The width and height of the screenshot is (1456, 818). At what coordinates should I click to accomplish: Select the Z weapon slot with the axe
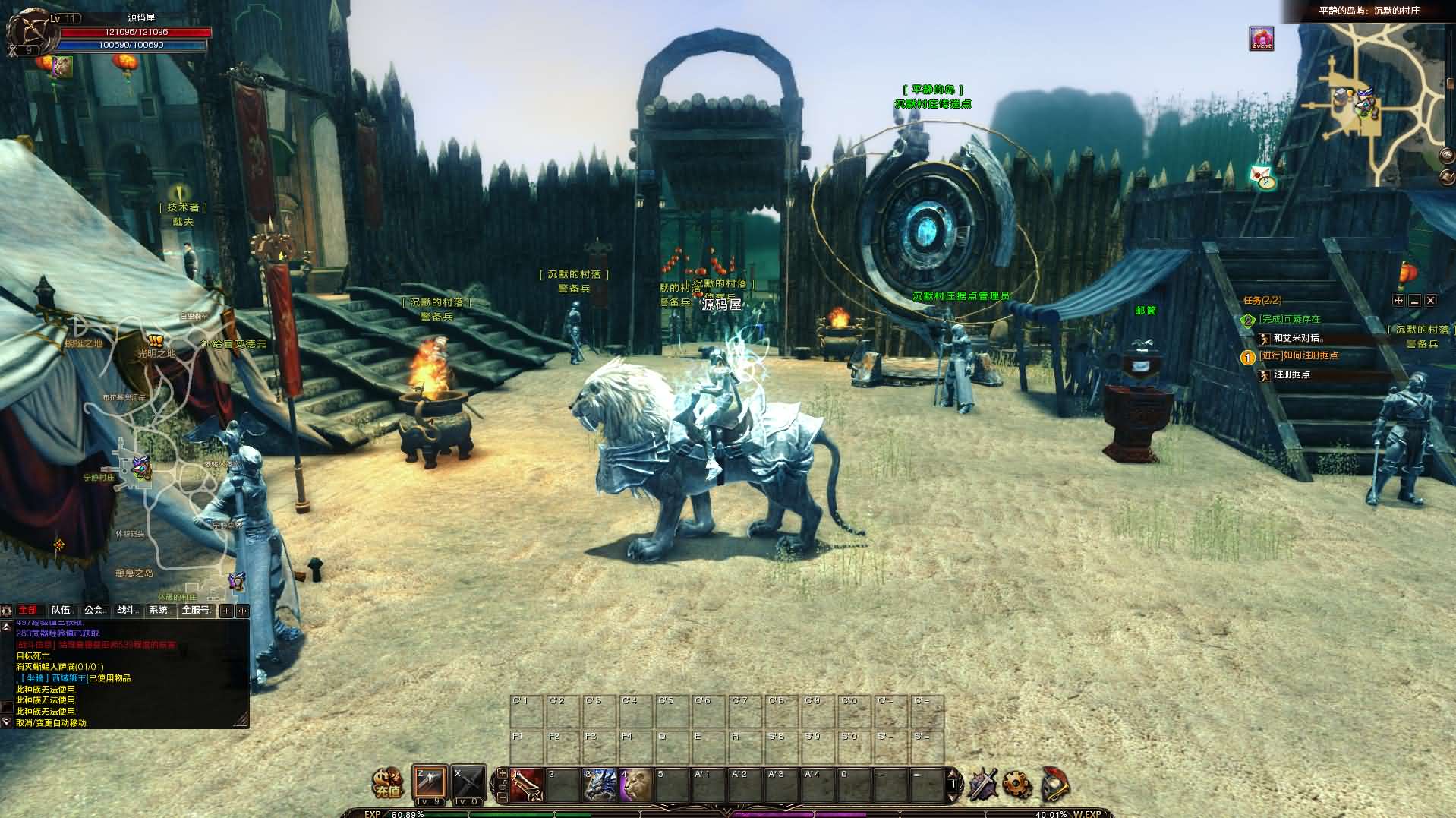tap(430, 782)
